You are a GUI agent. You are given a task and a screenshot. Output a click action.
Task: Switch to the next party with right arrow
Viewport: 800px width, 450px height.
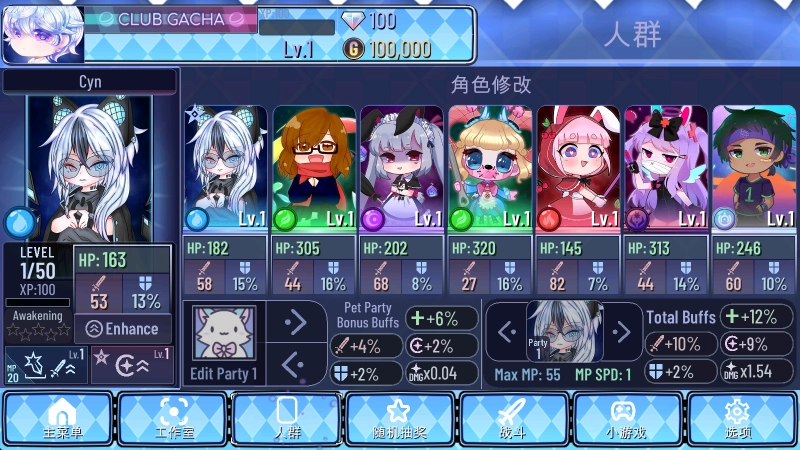point(622,331)
